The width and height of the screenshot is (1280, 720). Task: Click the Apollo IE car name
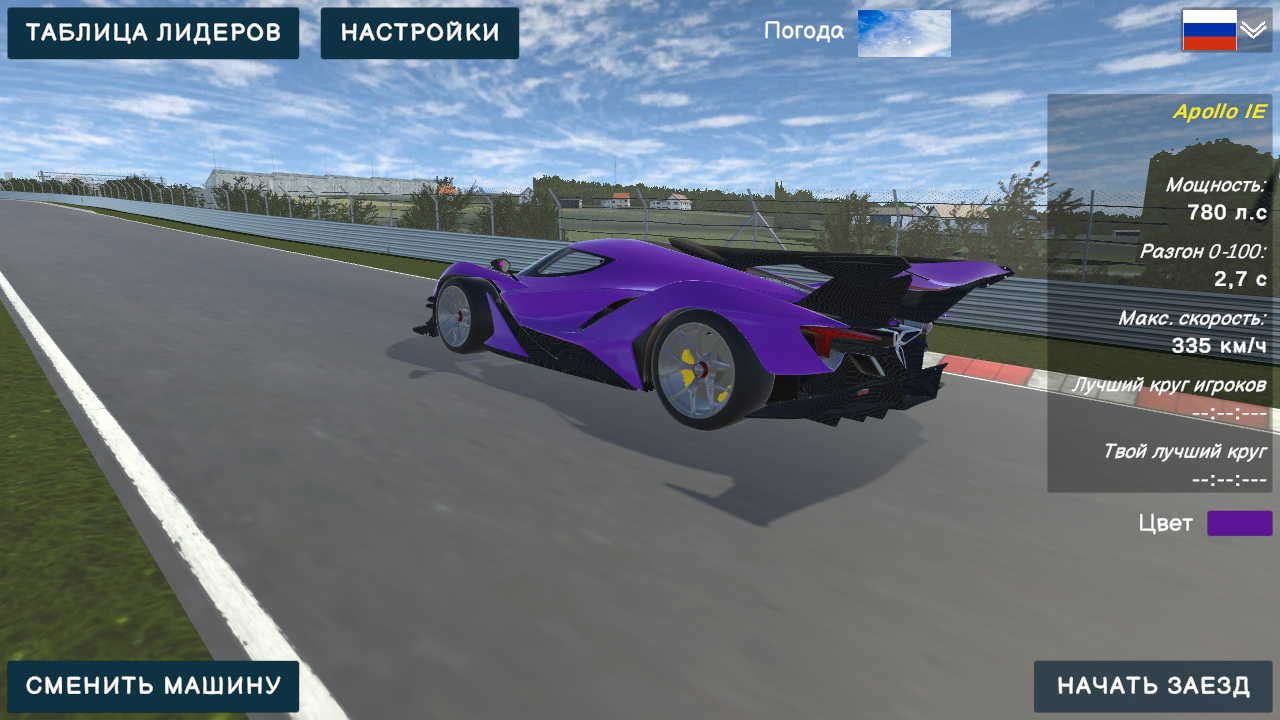pyautogui.click(x=1219, y=112)
